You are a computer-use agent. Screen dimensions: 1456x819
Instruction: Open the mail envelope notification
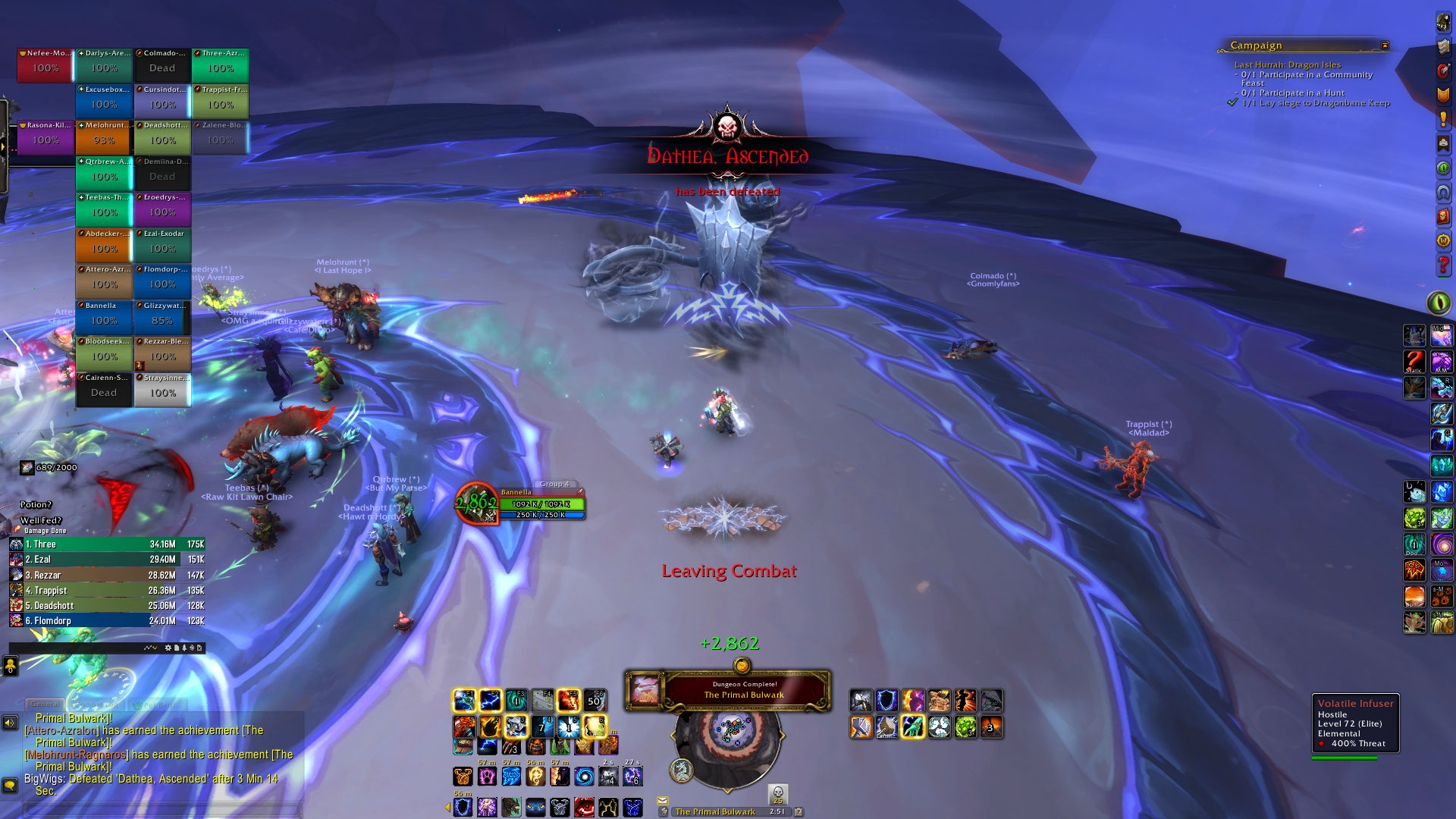click(x=663, y=800)
